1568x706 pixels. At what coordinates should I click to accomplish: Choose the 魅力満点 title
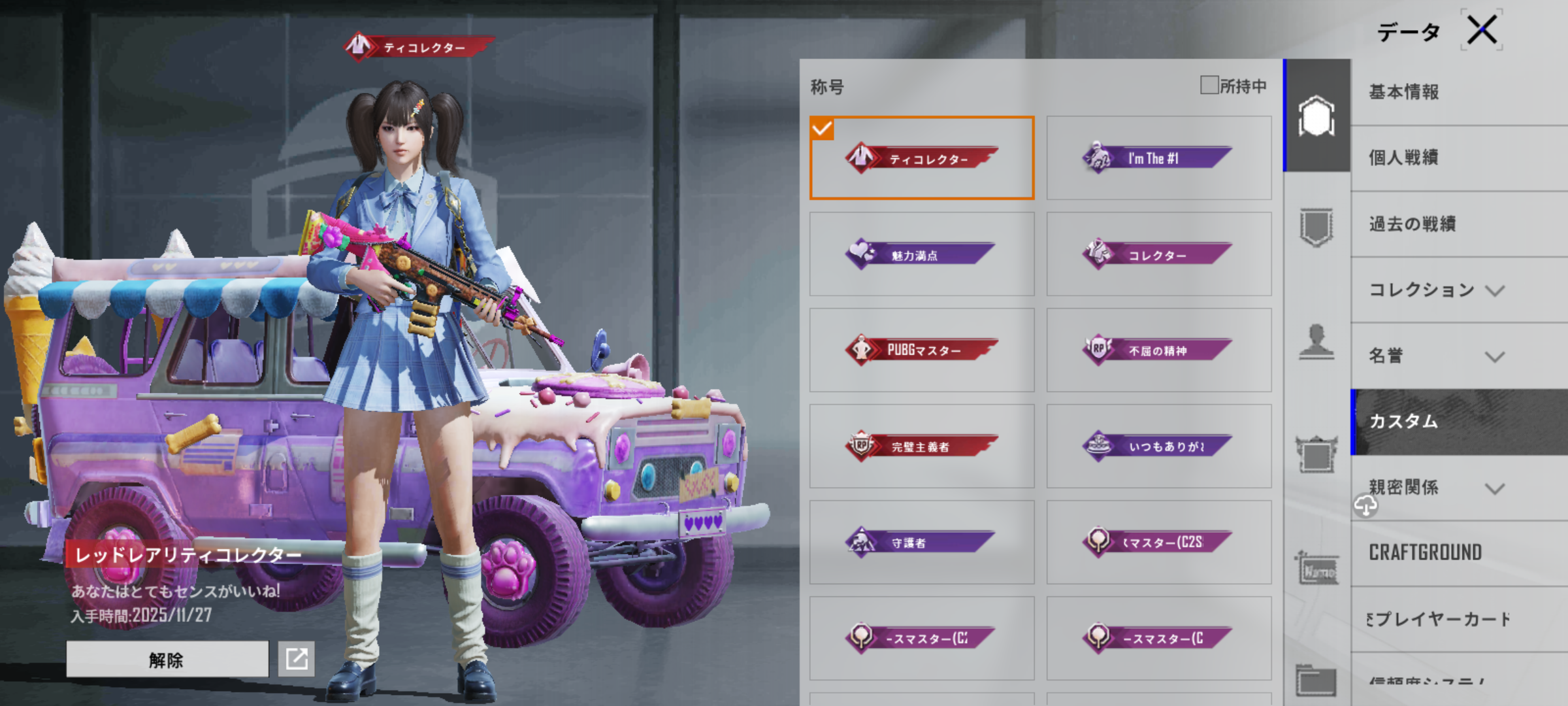coord(921,254)
